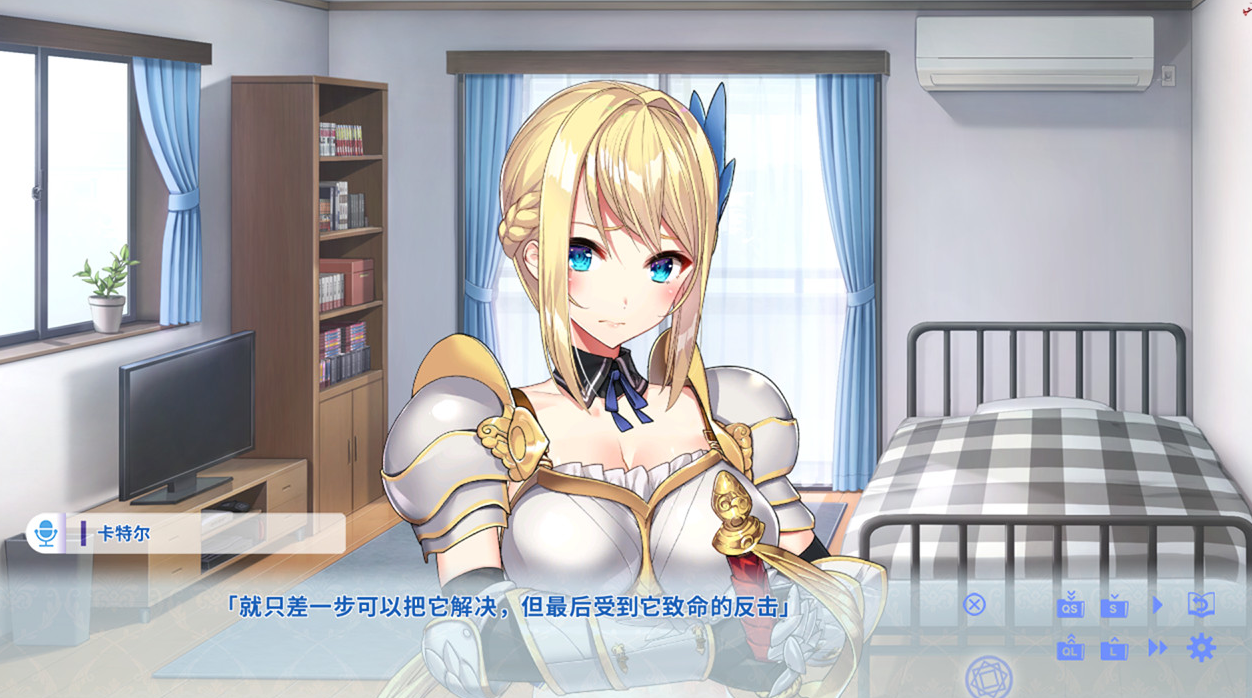Open the backlog book icon
The height and width of the screenshot is (698, 1252).
tap(1201, 604)
